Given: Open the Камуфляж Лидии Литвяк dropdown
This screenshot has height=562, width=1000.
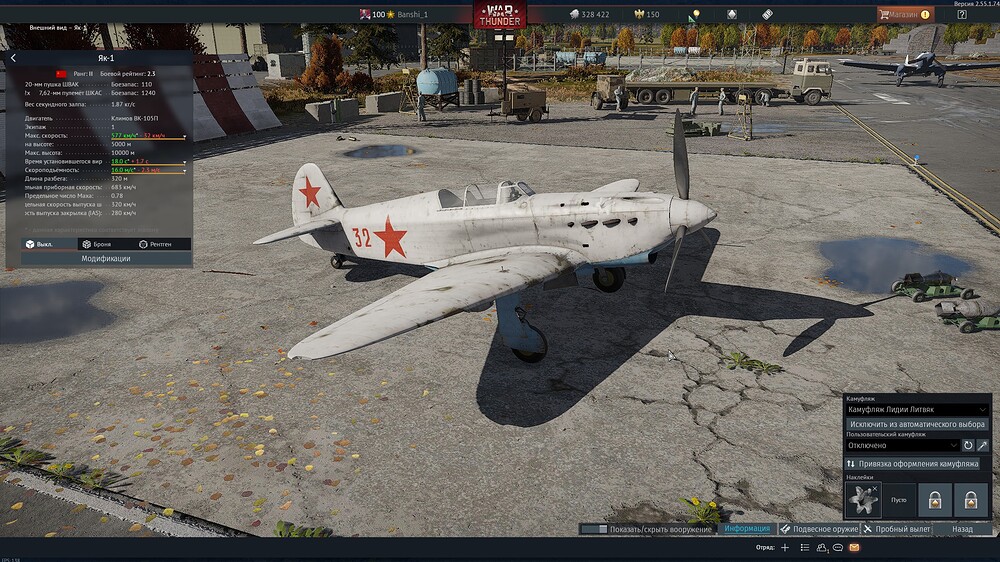Looking at the screenshot, I should point(917,410).
